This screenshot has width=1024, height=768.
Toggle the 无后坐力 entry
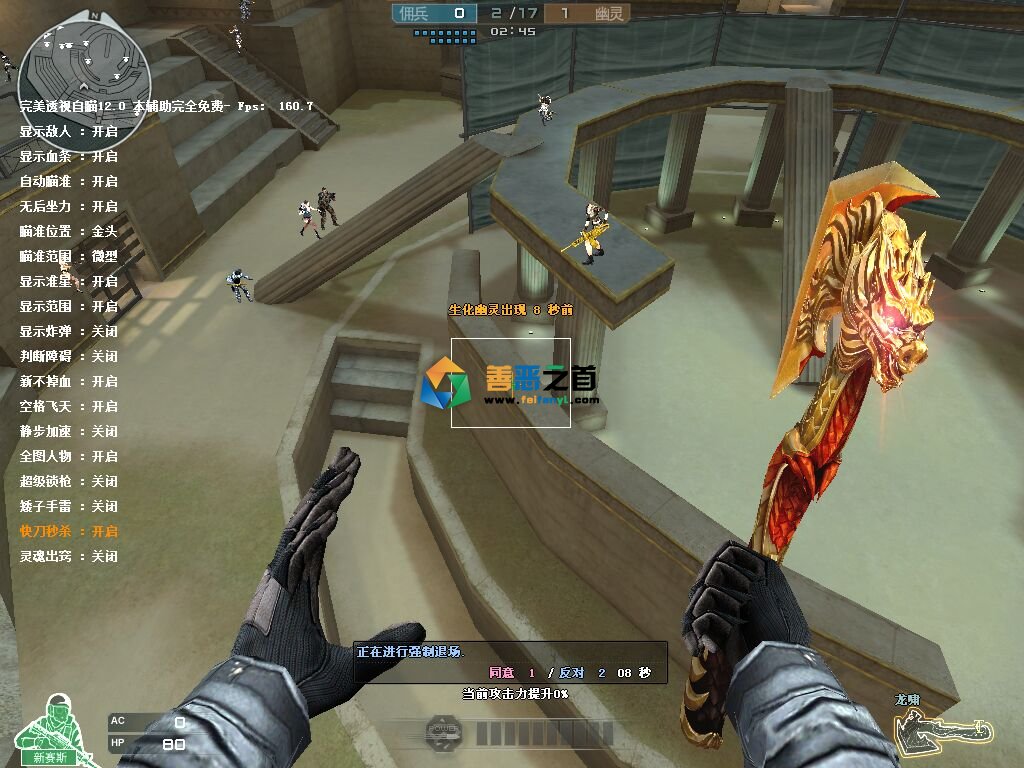pyautogui.click(x=68, y=206)
